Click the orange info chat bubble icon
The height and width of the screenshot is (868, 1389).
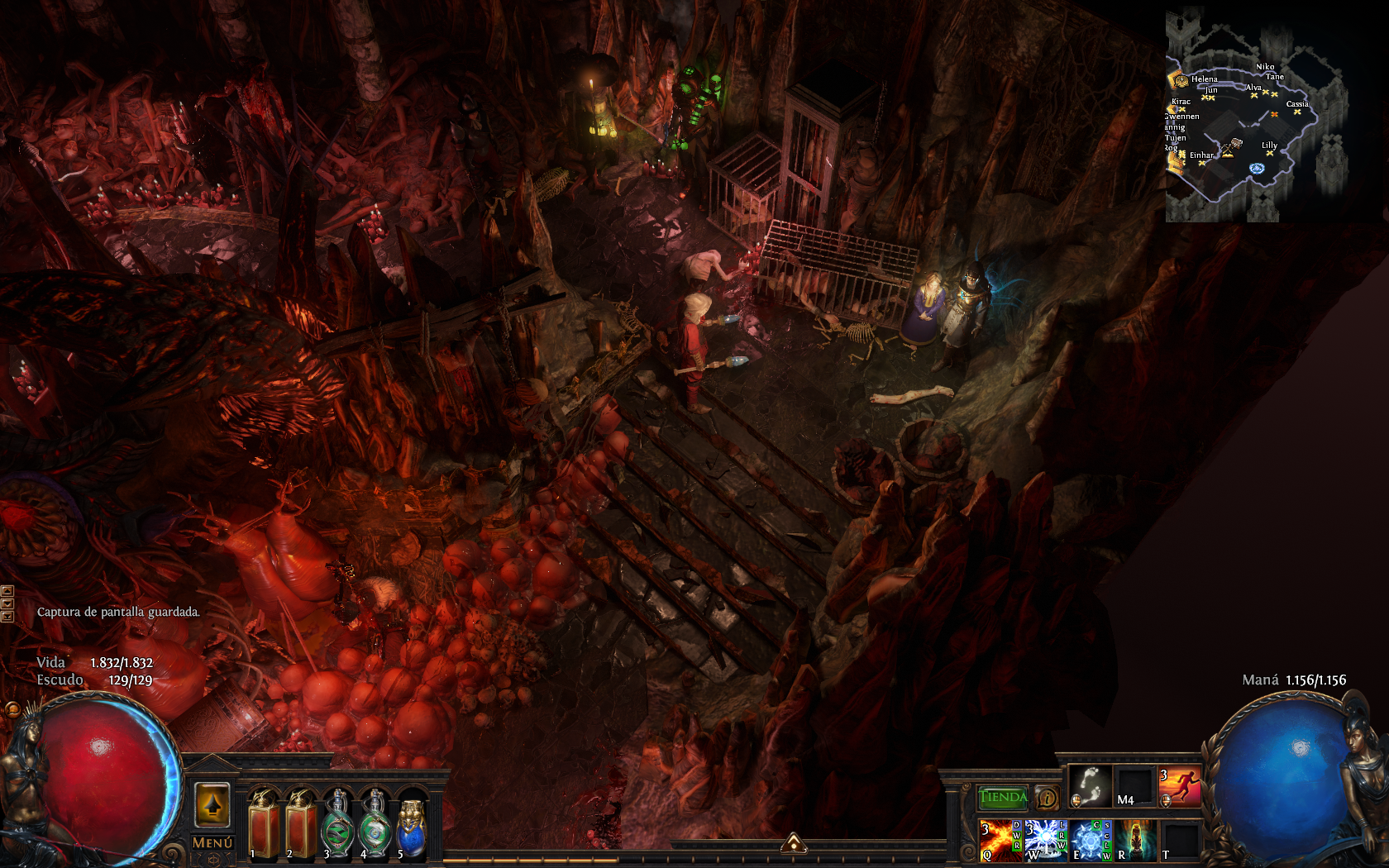pos(1047,798)
